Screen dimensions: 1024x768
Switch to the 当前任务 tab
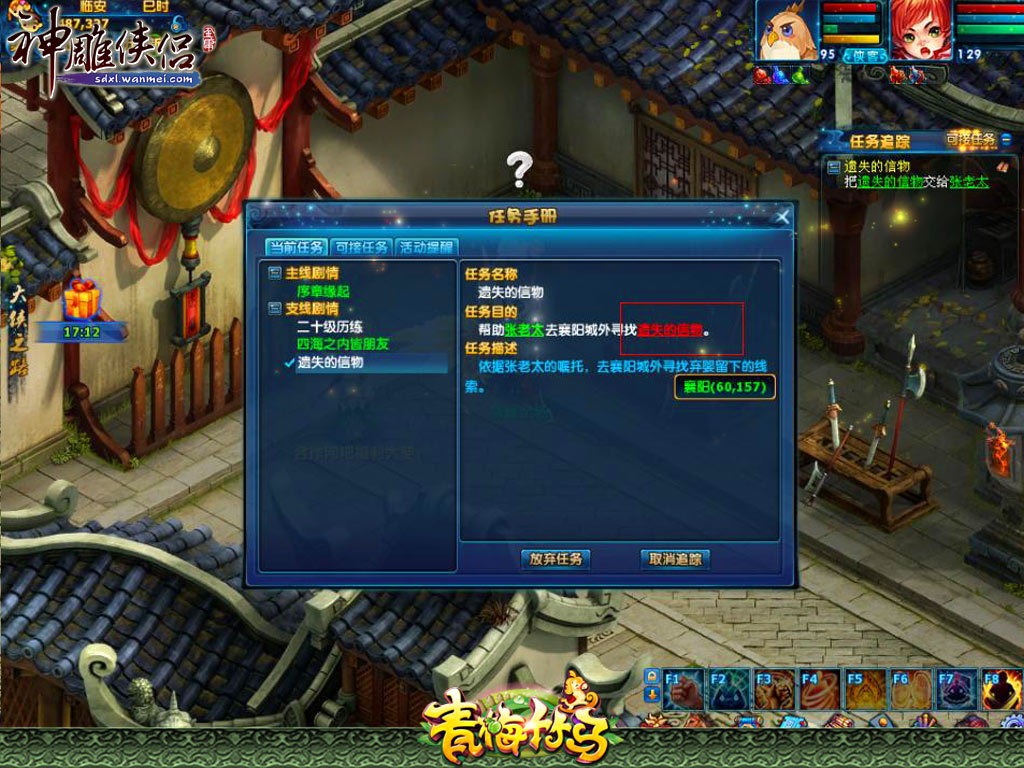[295, 248]
